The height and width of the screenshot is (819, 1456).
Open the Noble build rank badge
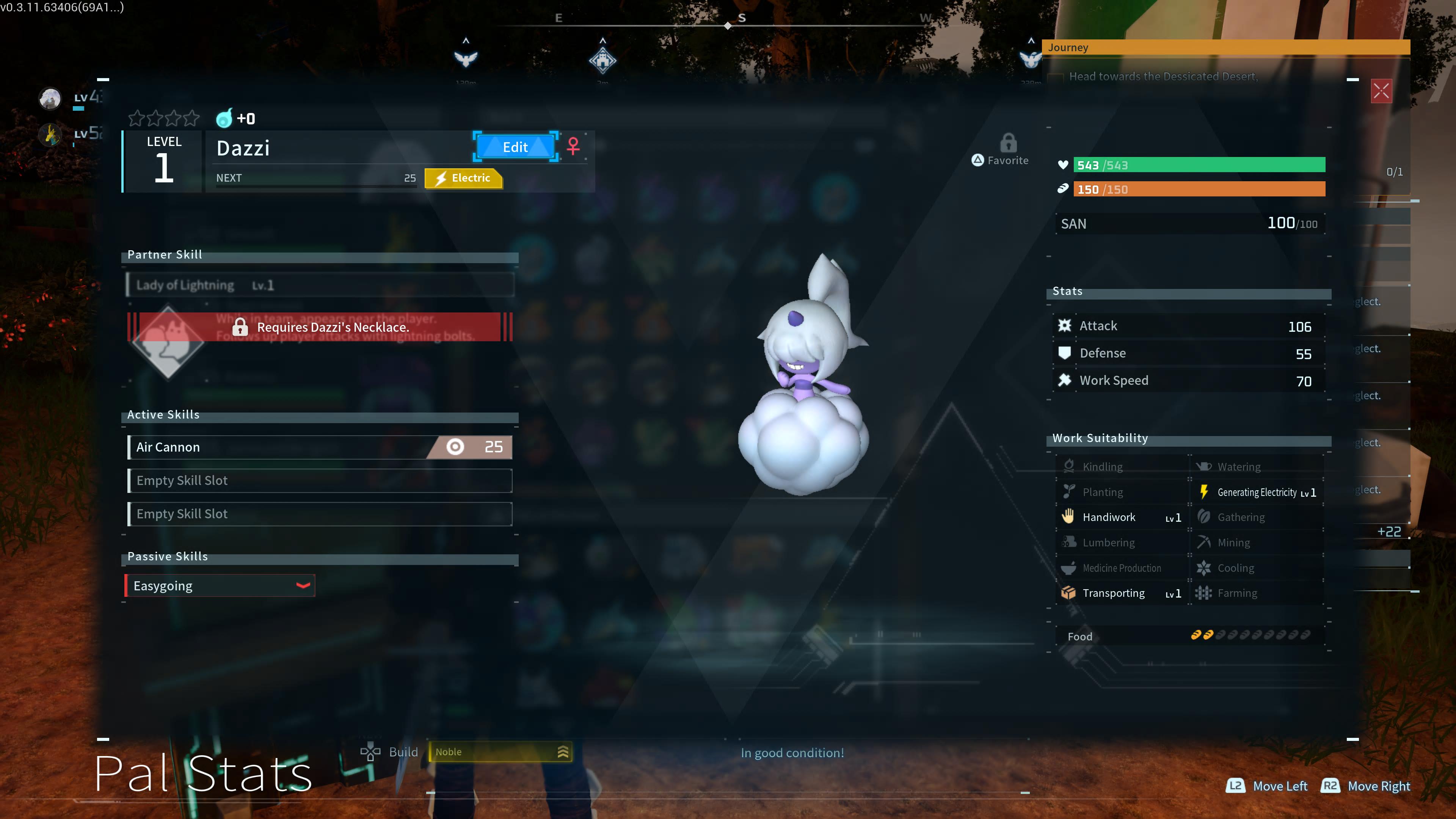pyautogui.click(x=501, y=752)
